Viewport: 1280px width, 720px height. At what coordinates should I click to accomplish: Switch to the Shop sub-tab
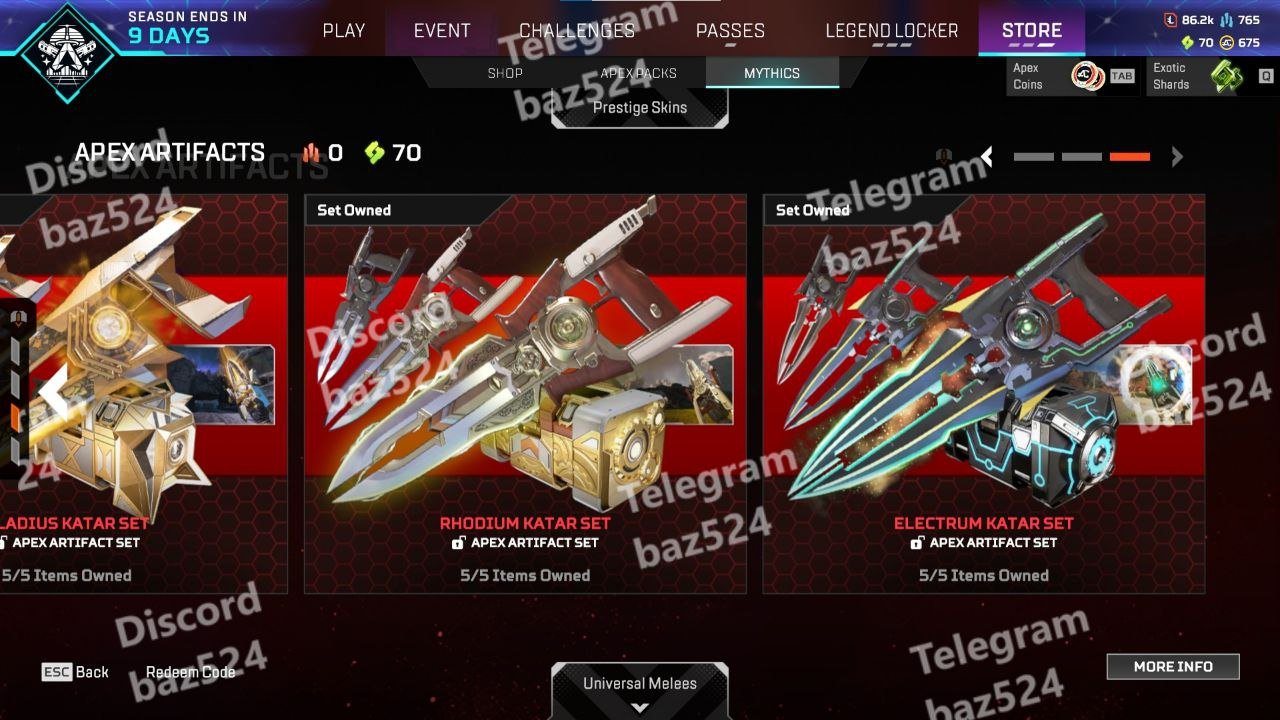click(505, 73)
